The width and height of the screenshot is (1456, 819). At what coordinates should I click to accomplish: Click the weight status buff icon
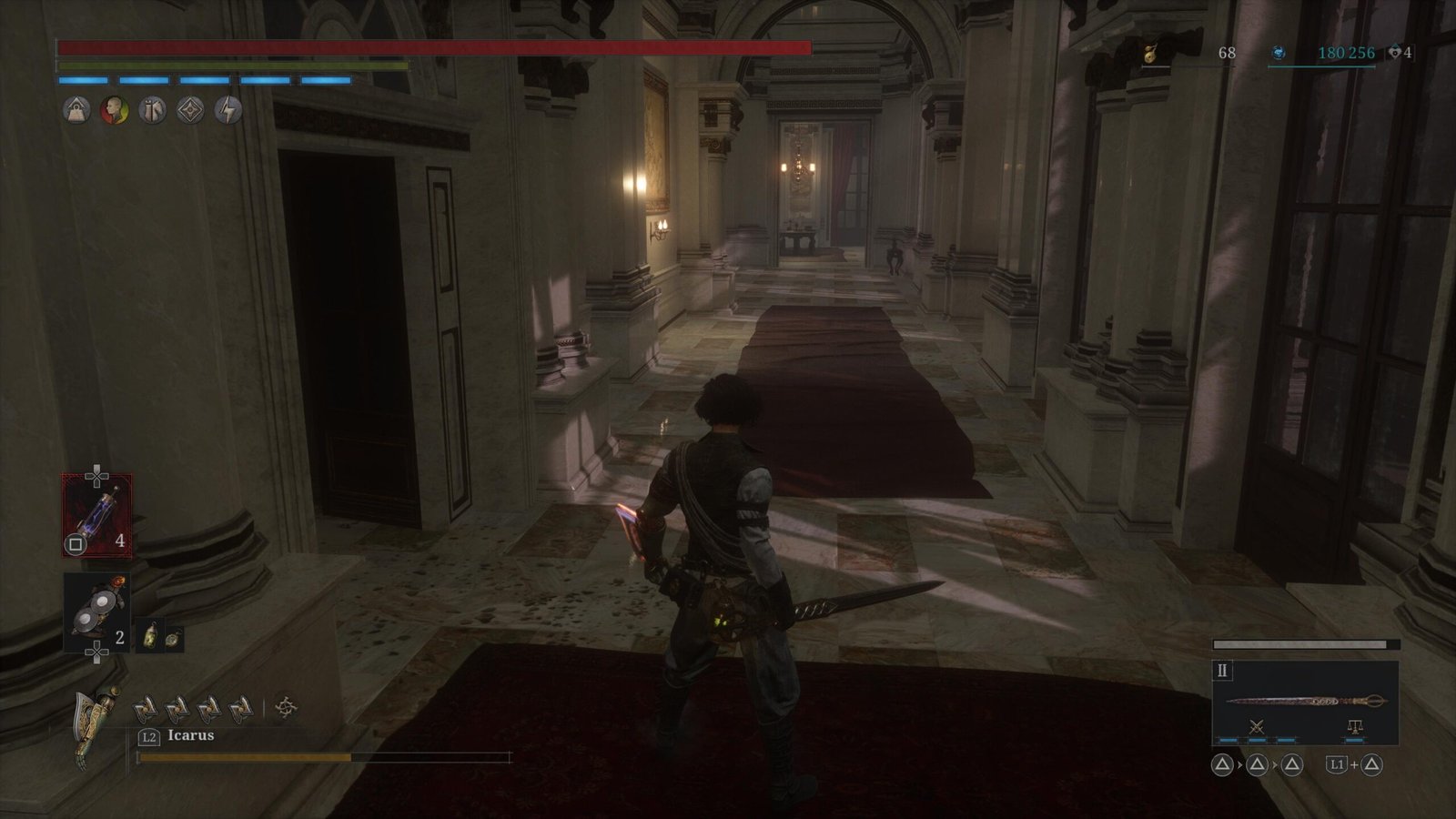coord(76,111)
